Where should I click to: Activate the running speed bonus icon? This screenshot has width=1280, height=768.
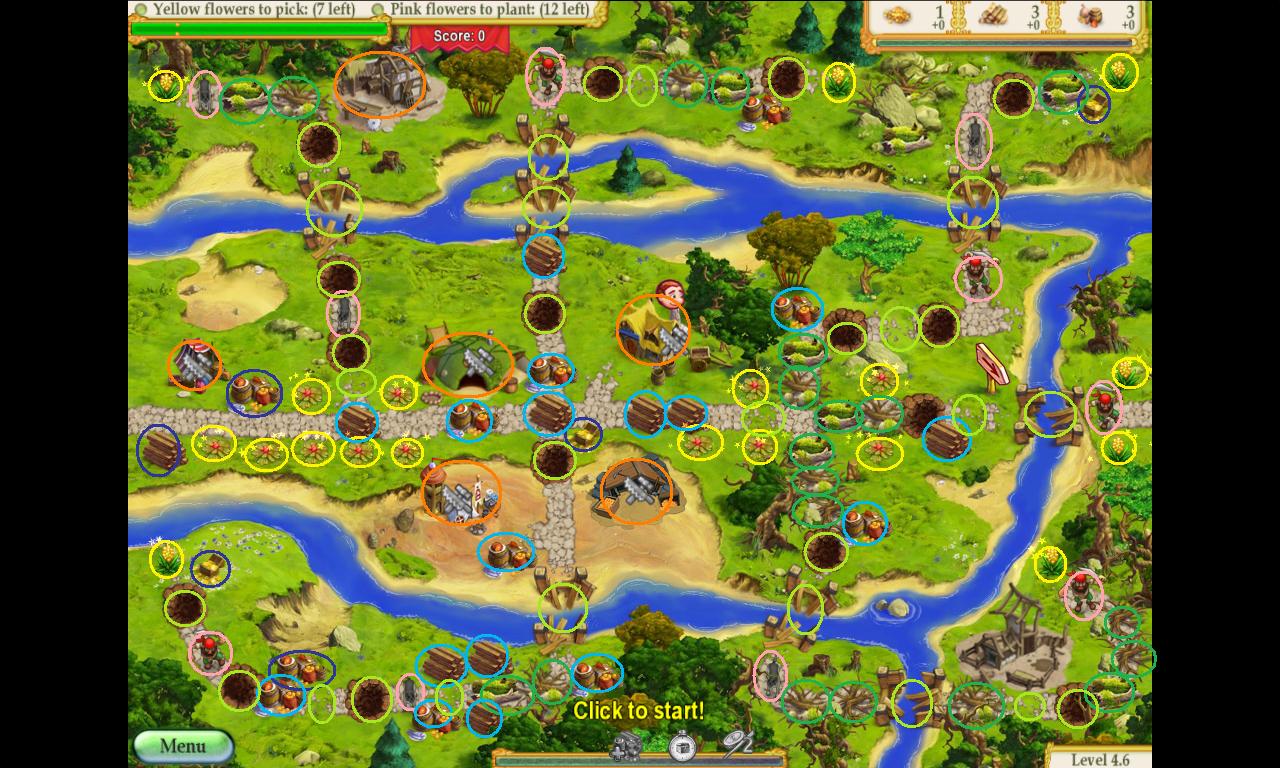[738, 744]
